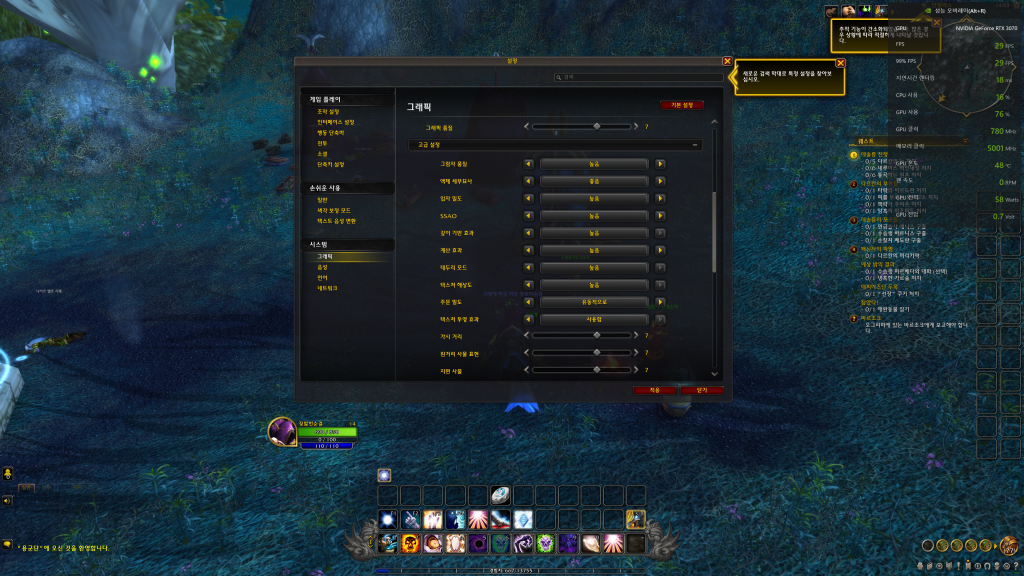Screen dimensions: 1024x576
Task: Reset graphics with the 기본 설정 button
Action: (682, 104)
